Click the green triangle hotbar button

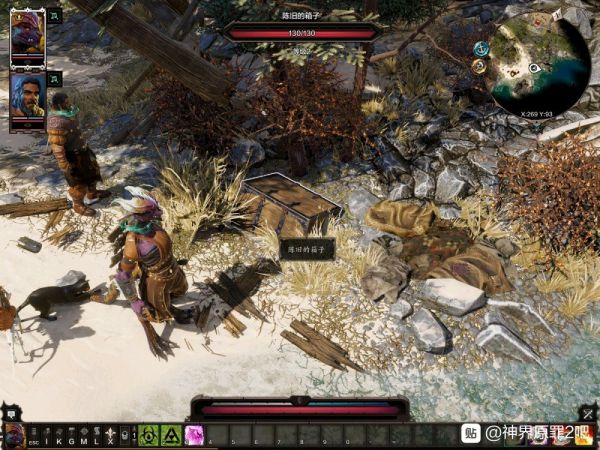coord(171,435)
